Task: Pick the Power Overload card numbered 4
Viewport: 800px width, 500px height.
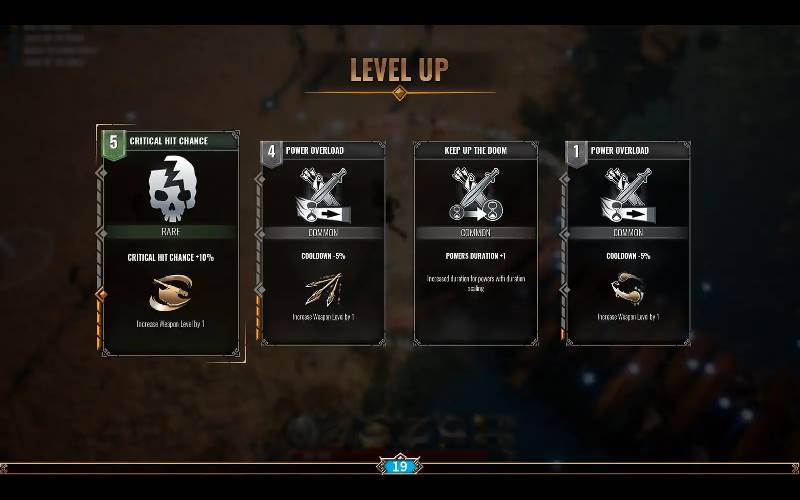Action: coord(322,245)
